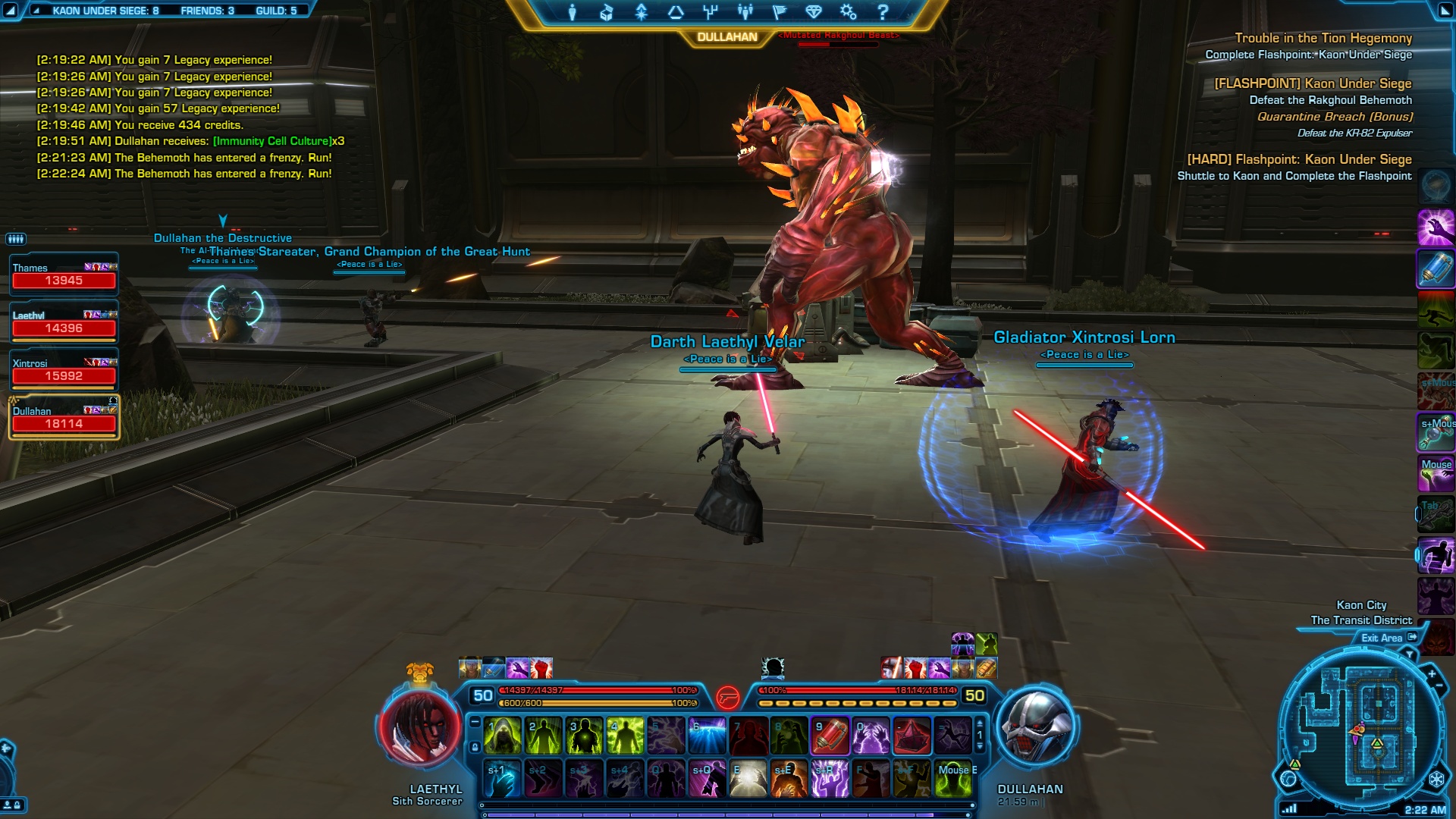Open the character sheet from the top menu

pyautogui.click(x=573, y=12)
